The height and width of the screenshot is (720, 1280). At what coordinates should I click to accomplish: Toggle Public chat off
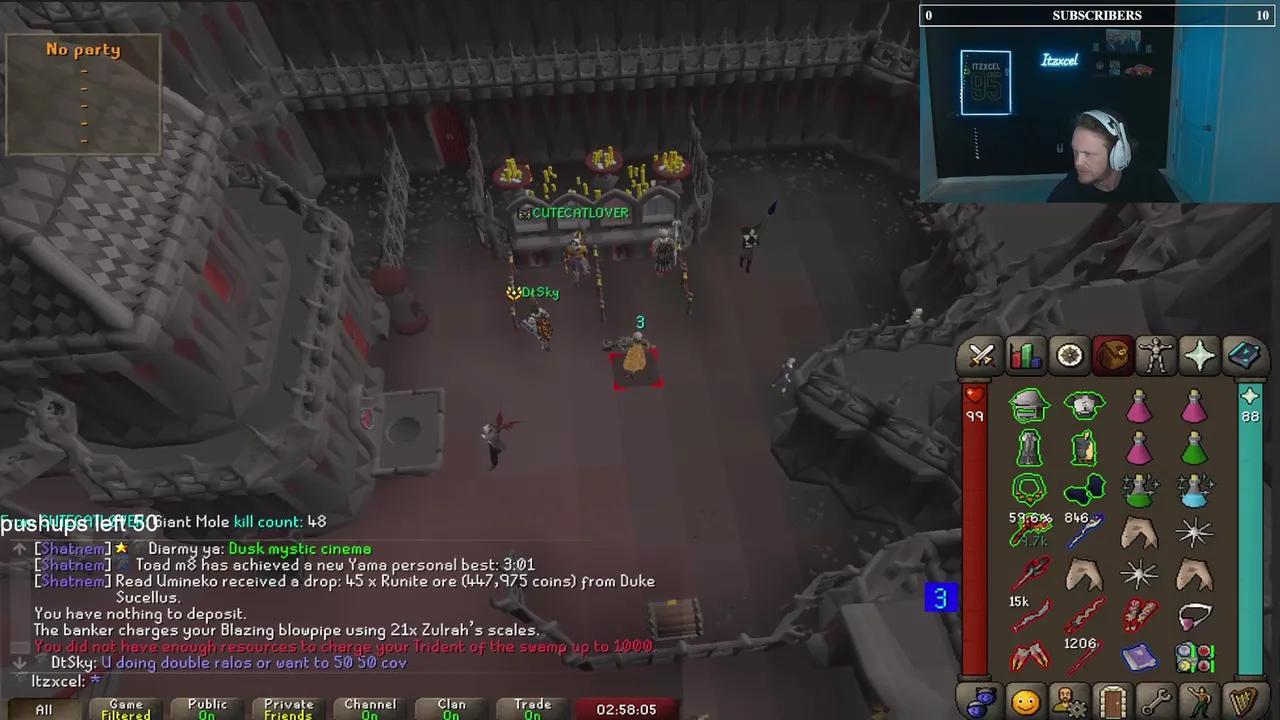(x=207, y=708)
